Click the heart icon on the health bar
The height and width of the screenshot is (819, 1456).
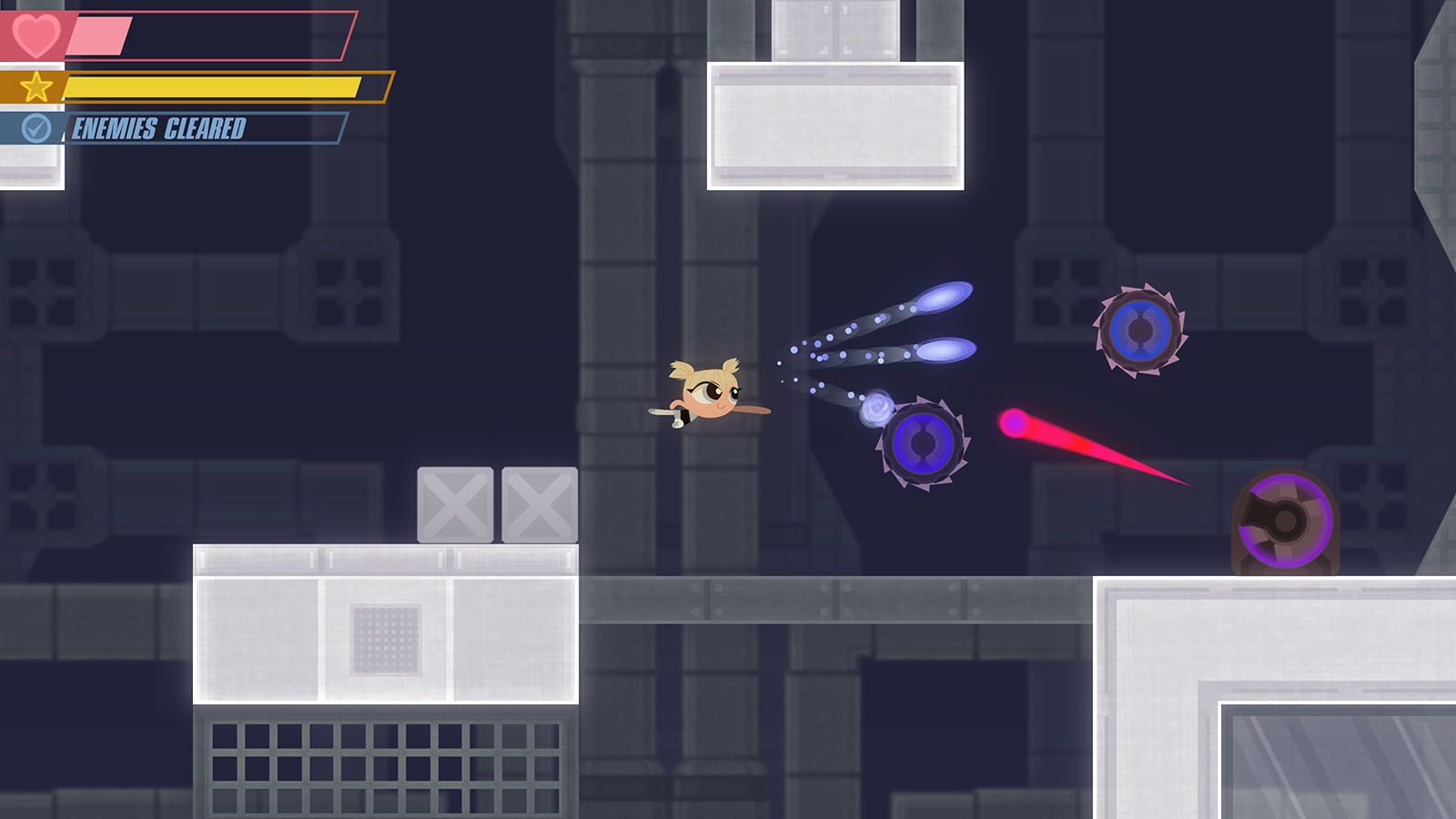click(36, 36)
